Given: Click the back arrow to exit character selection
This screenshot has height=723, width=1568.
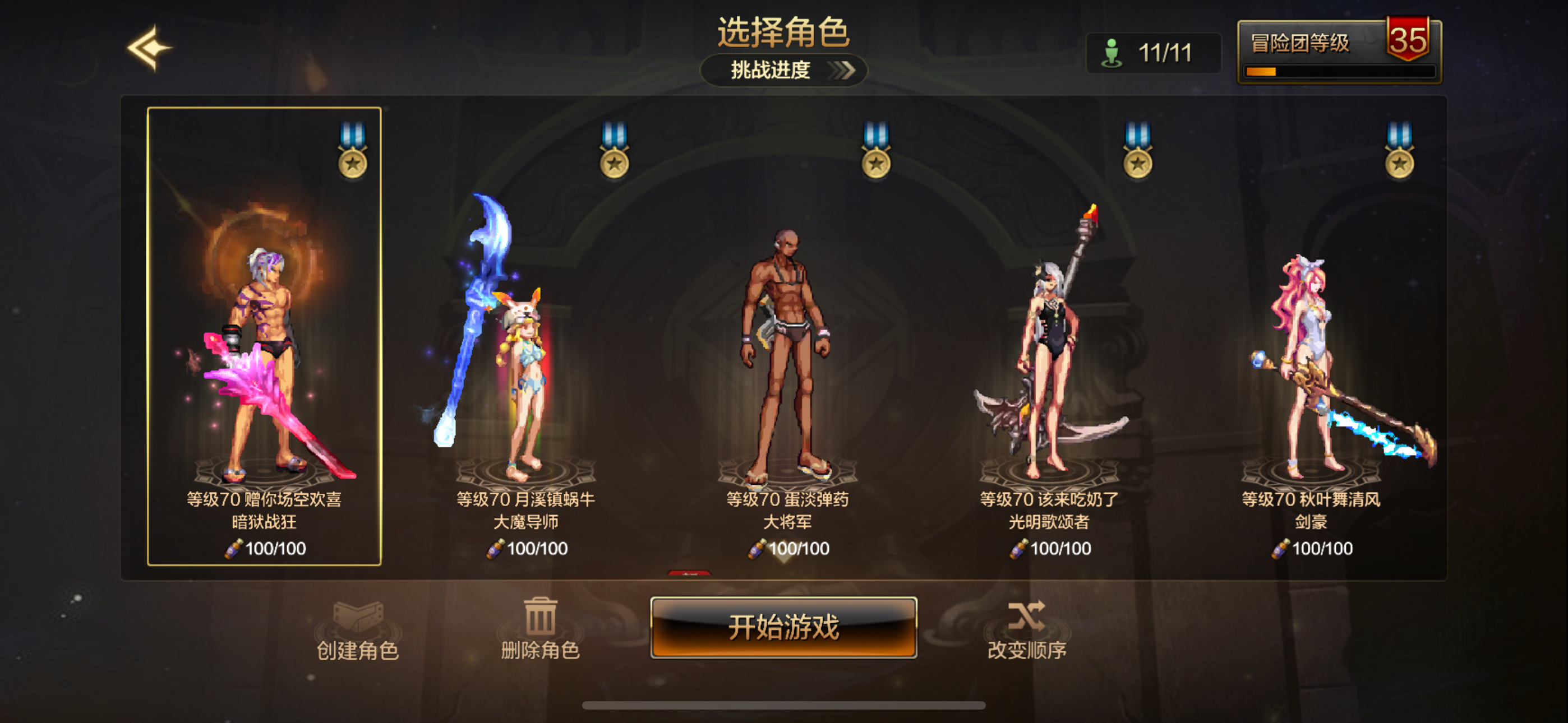Looking at the screenshot, I should (x=149, y=49).
